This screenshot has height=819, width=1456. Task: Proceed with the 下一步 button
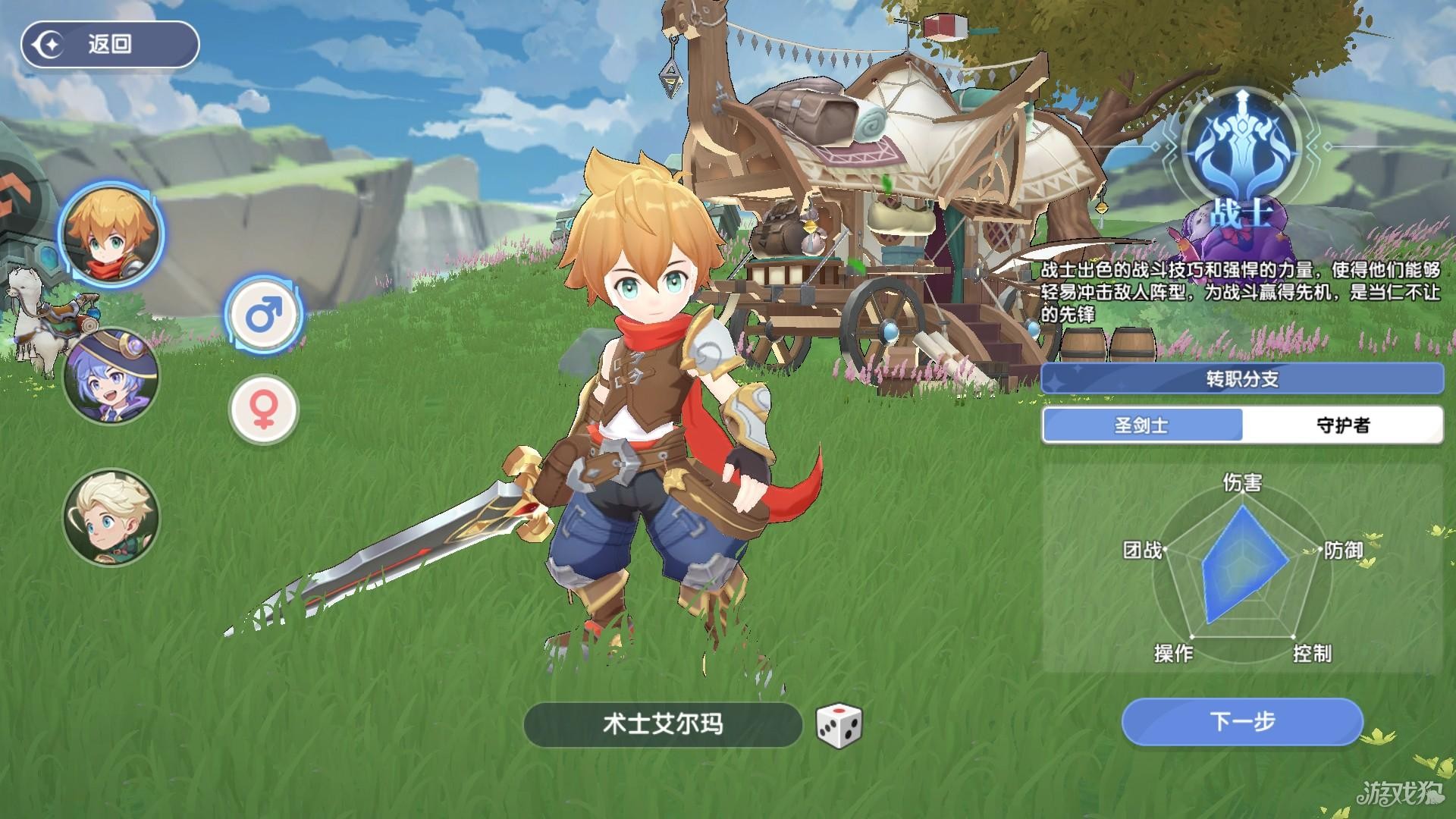[1241, 722]
